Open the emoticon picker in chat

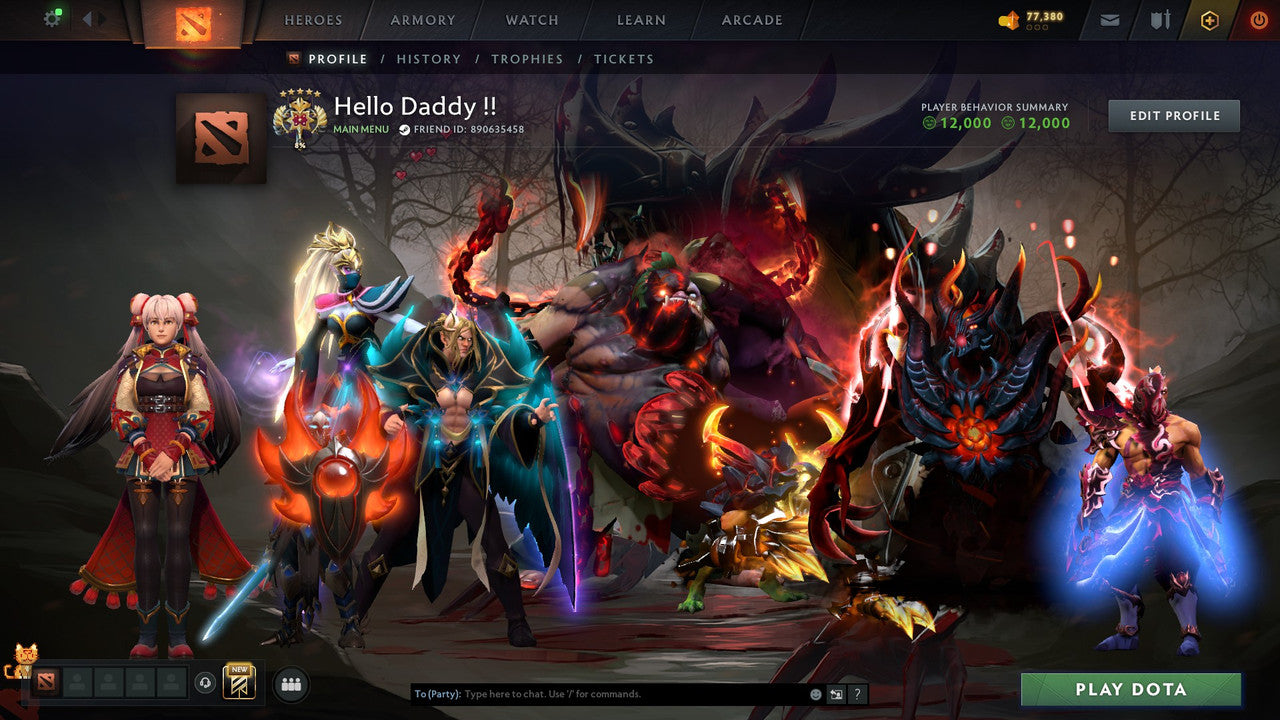coord(815,694)
